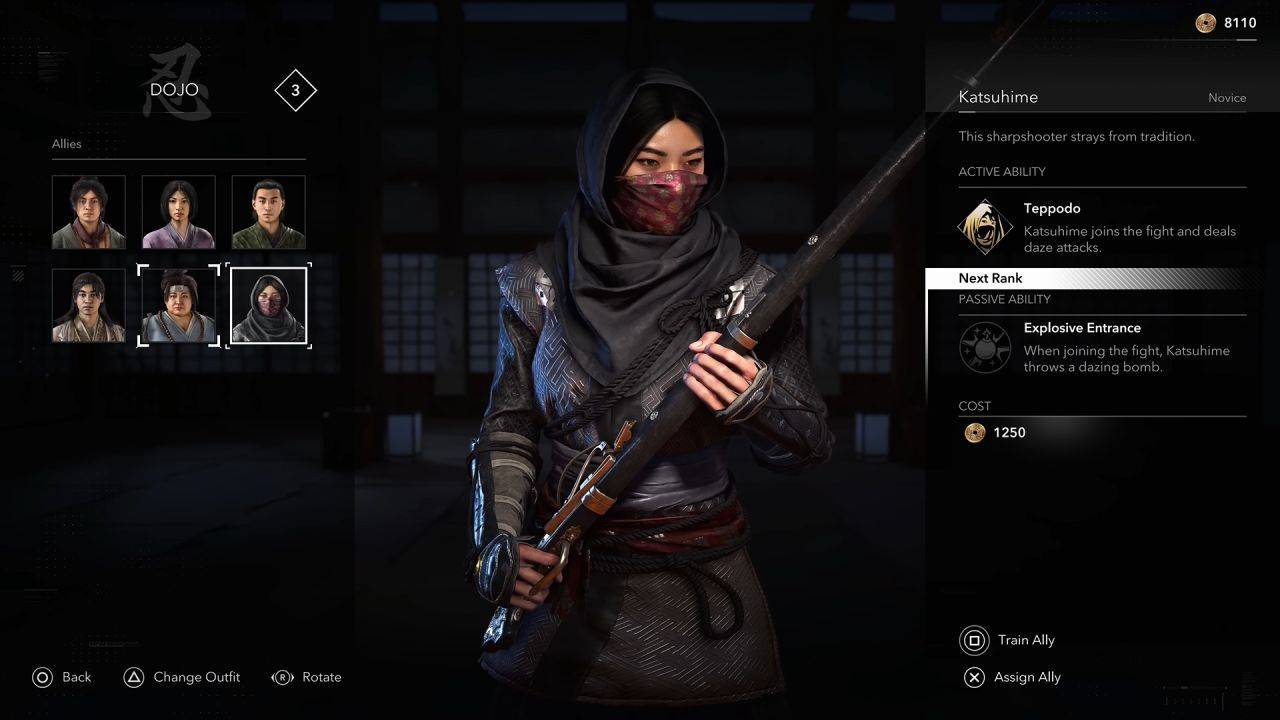This screenshot has width=1280, height=720.
Task: Train Ally to the next rank
Action: pos(1009,640)
